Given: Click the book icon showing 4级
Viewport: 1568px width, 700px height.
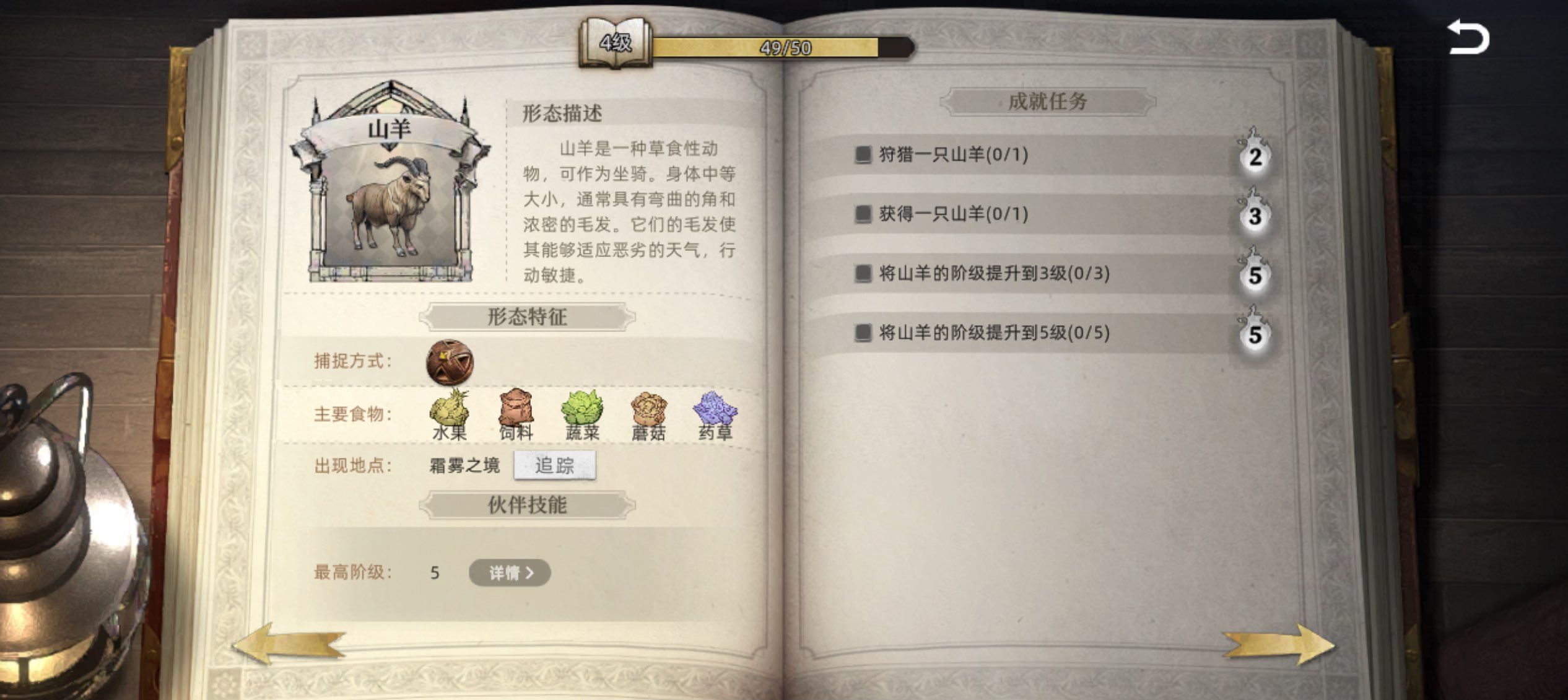Looking at the screenshot, I should pyautogui.click(x=616, y=45).
